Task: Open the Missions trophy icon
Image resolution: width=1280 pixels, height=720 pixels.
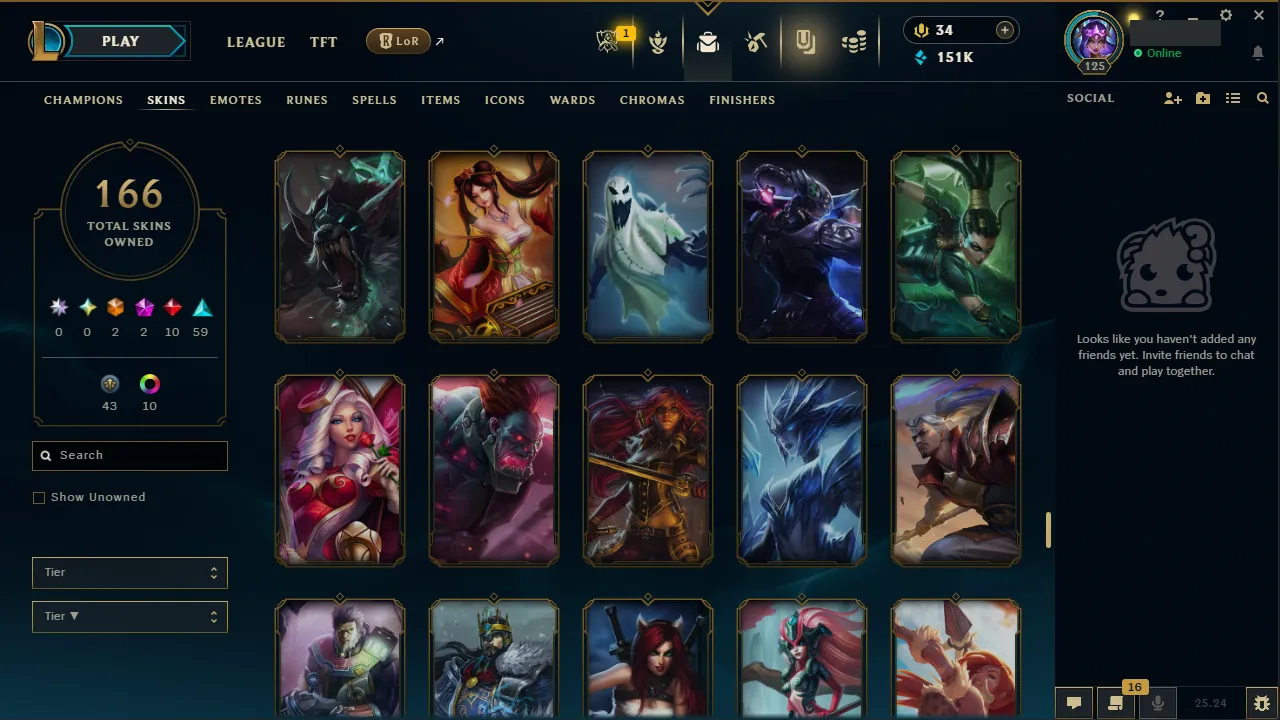Action: 658,42
